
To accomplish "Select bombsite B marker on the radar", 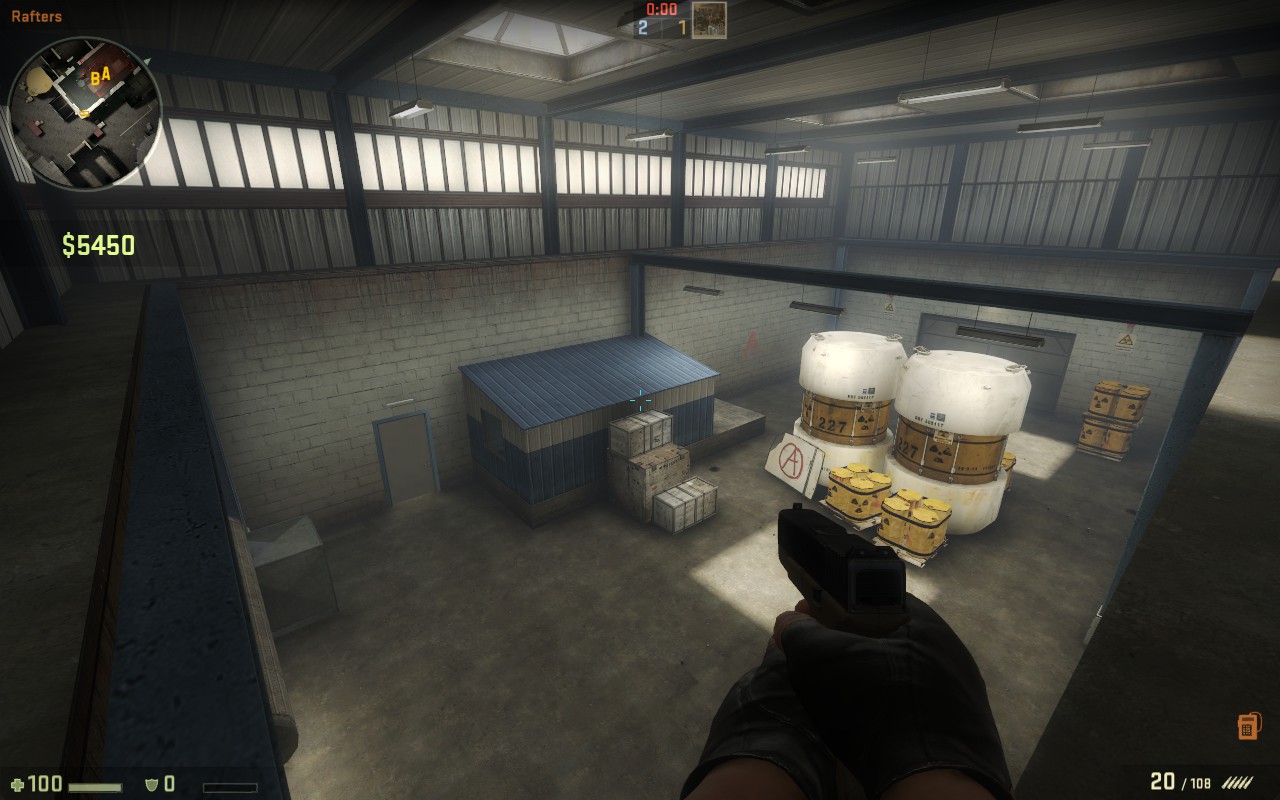I will 94,78.
